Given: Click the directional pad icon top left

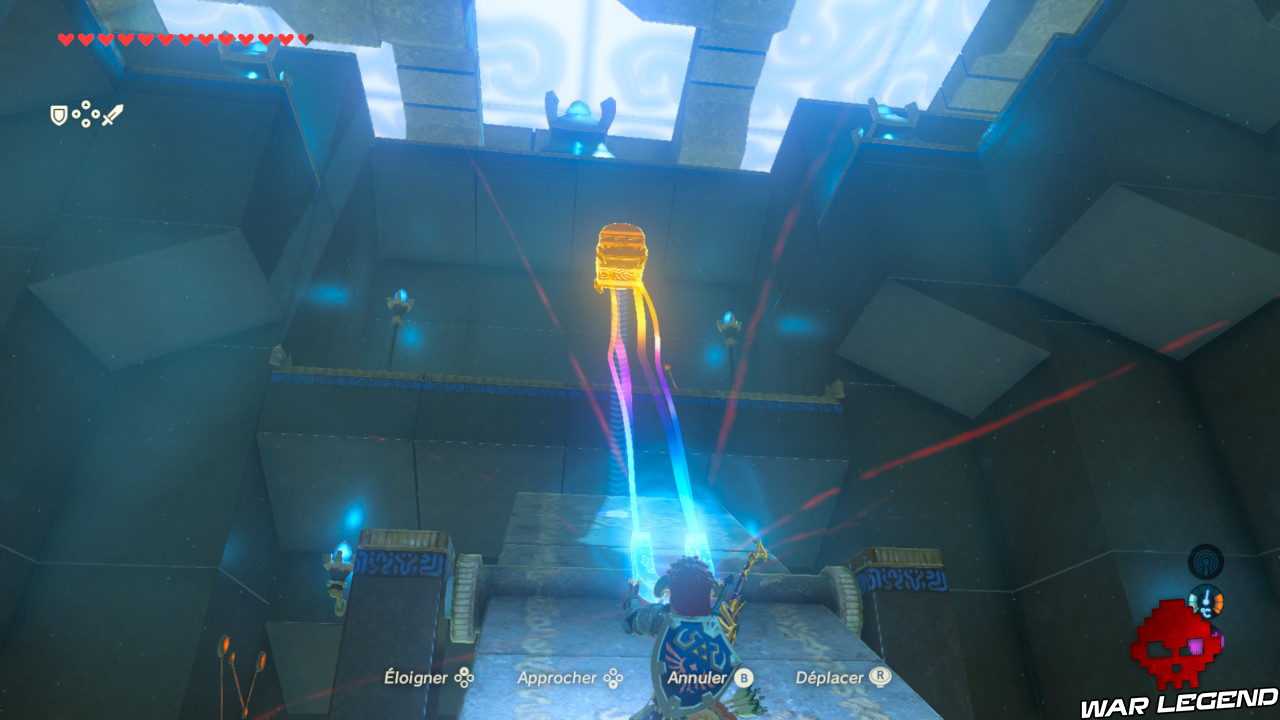Looking at the screenshot, I should (86, 114).
